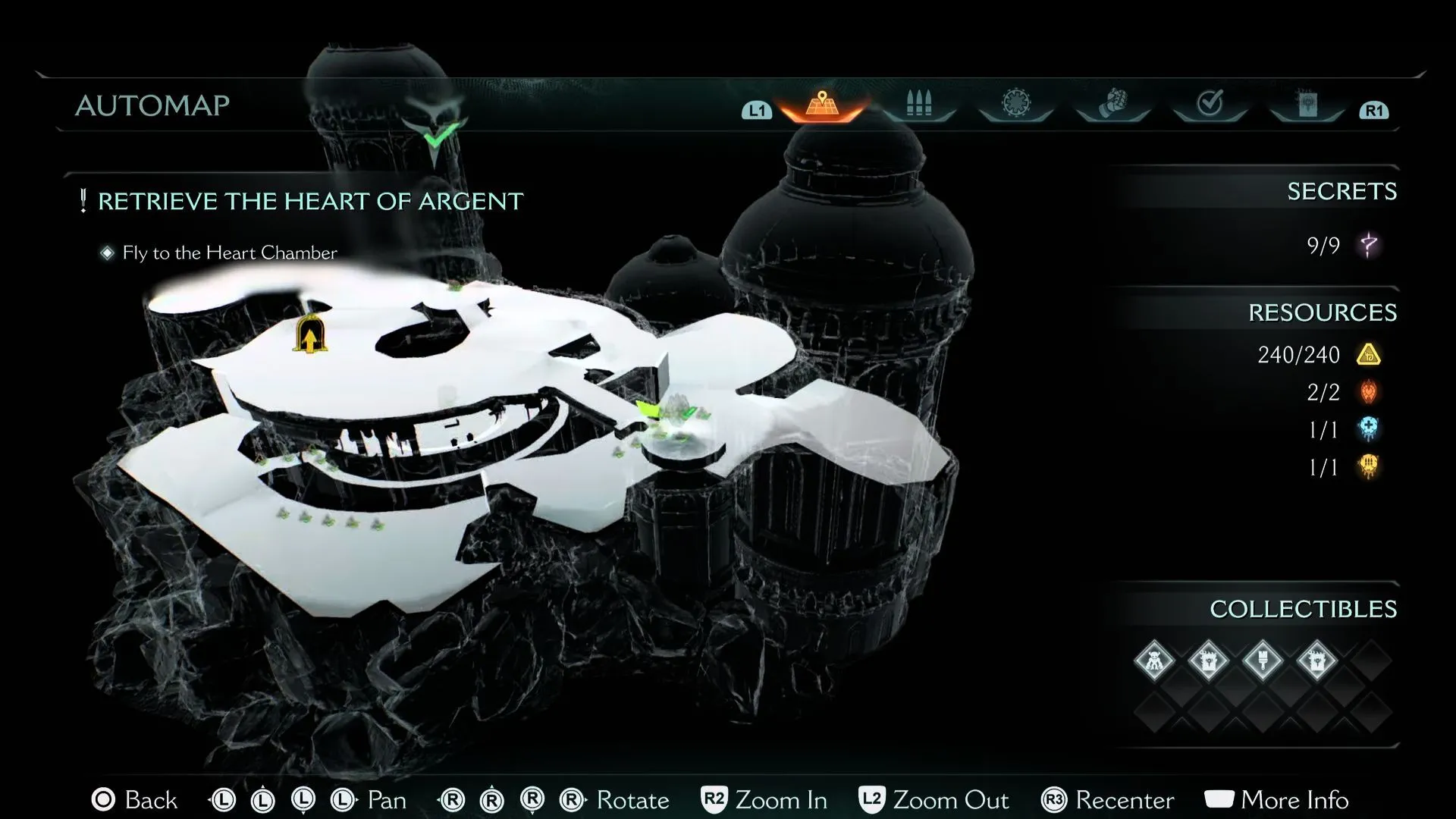Viewport: 1456px width, 819px height.
Task: Switch to the fist upgrades tab
Action: pyautogui.click(x=1112, y=103)
